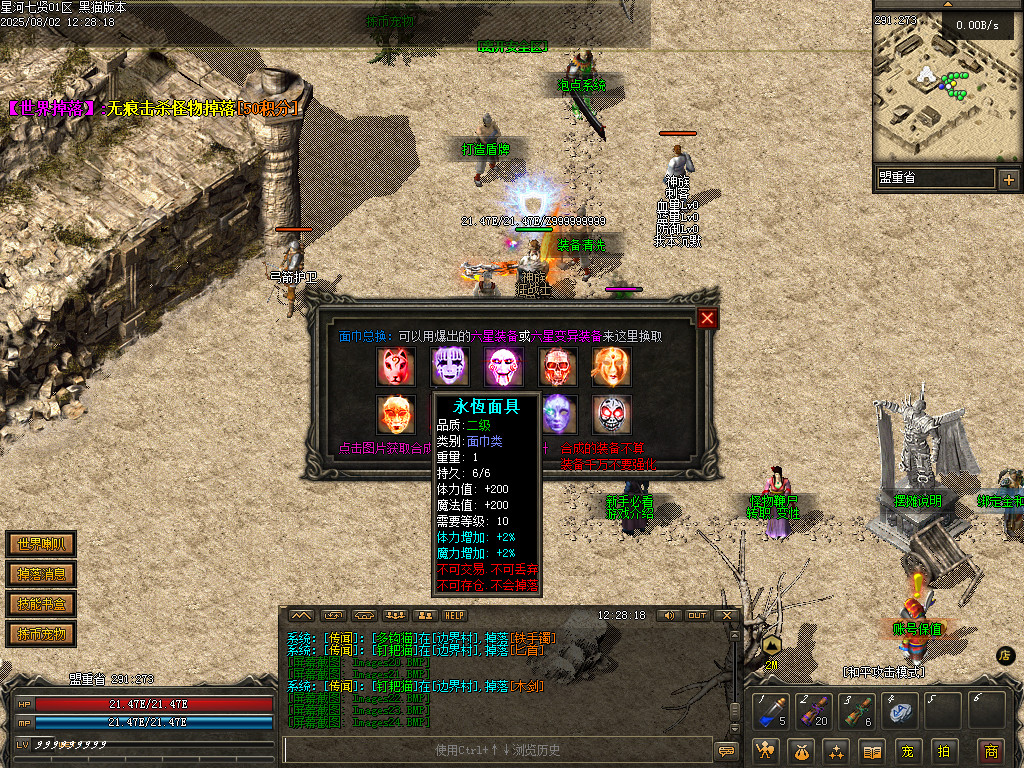Screen dimensions: 1024x768
Task: Choose the golden flame mask
Action: (x=612, y=367)
